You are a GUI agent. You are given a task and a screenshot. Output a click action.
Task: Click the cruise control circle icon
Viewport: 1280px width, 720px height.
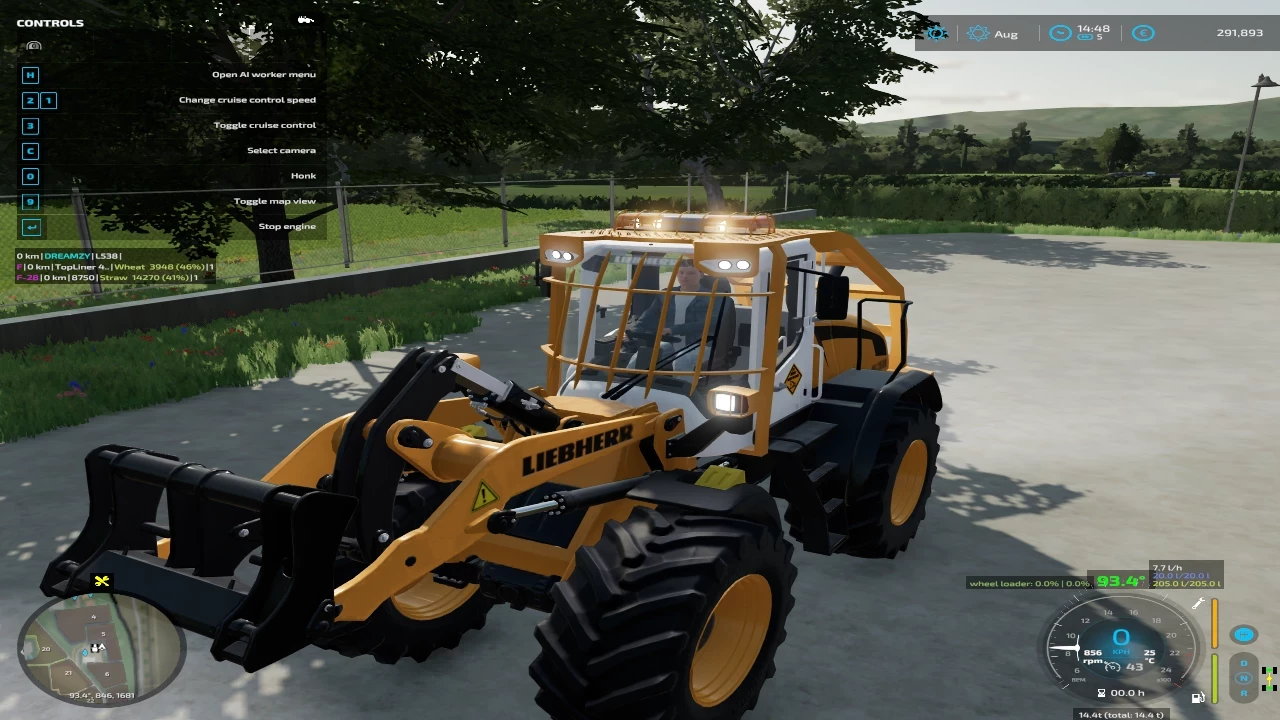pos(1243,635)
